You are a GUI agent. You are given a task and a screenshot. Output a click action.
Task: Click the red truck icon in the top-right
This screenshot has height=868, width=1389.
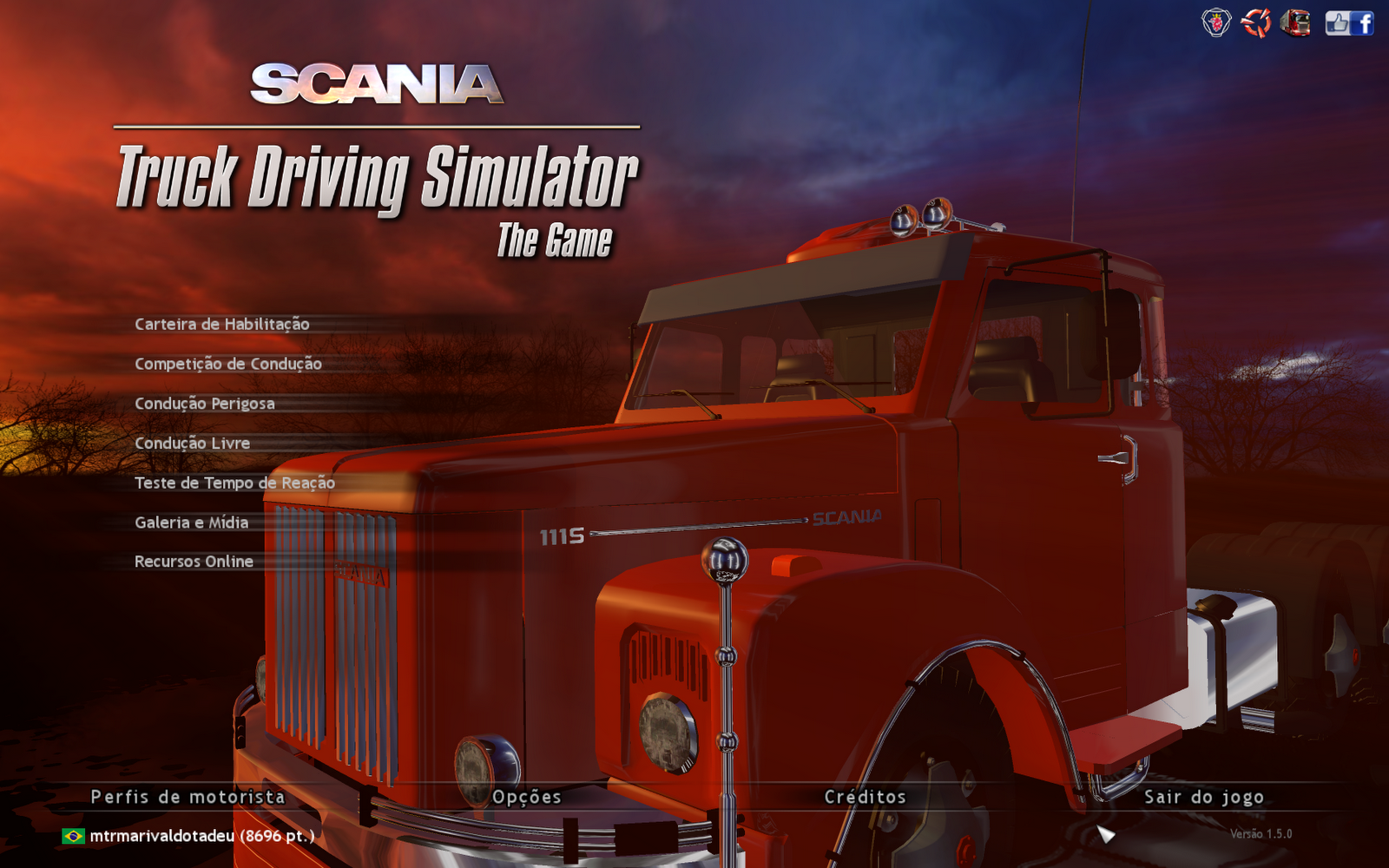pos(1295,23)
